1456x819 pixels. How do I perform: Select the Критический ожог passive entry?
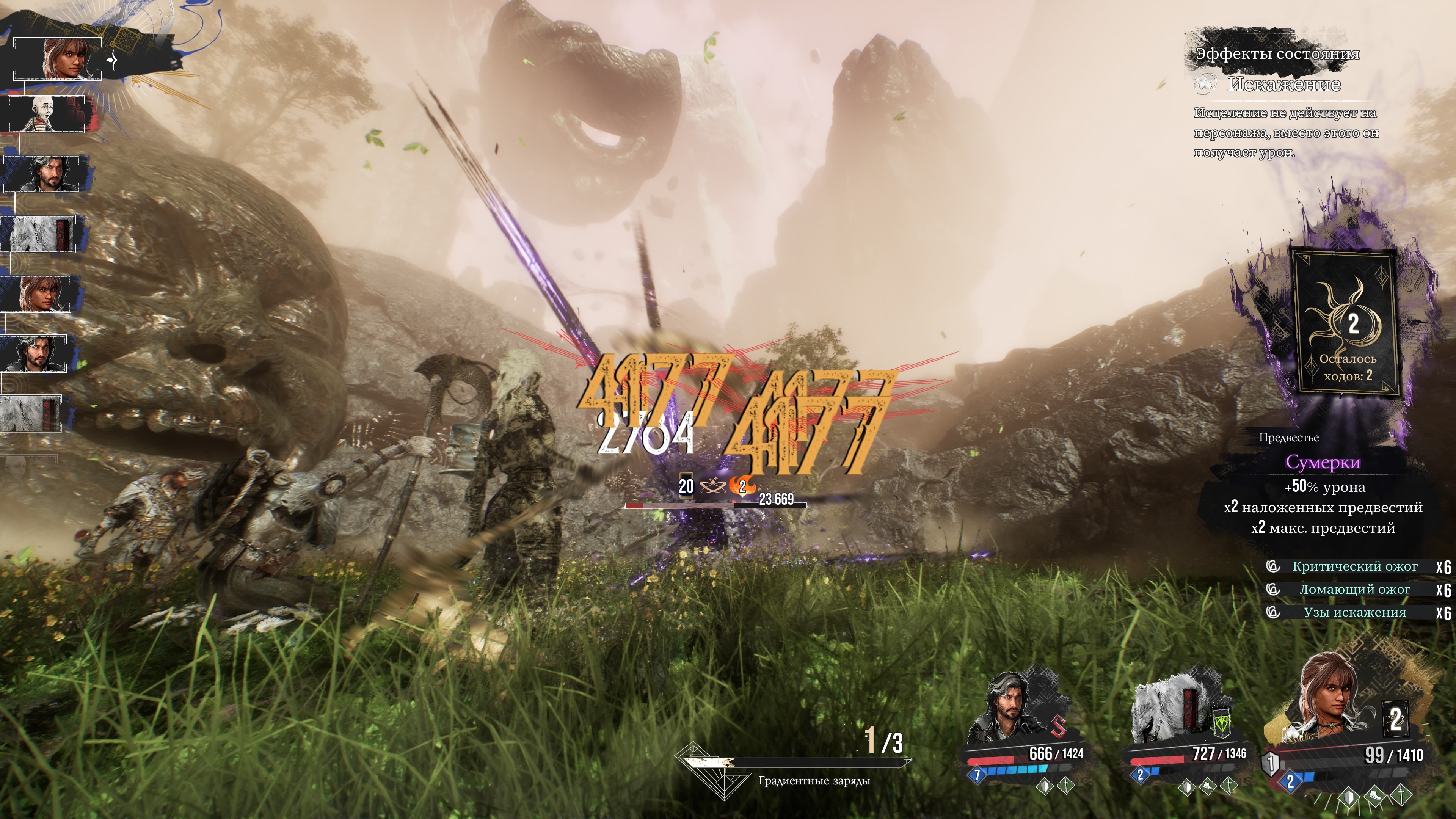(x=1354, y=566)
